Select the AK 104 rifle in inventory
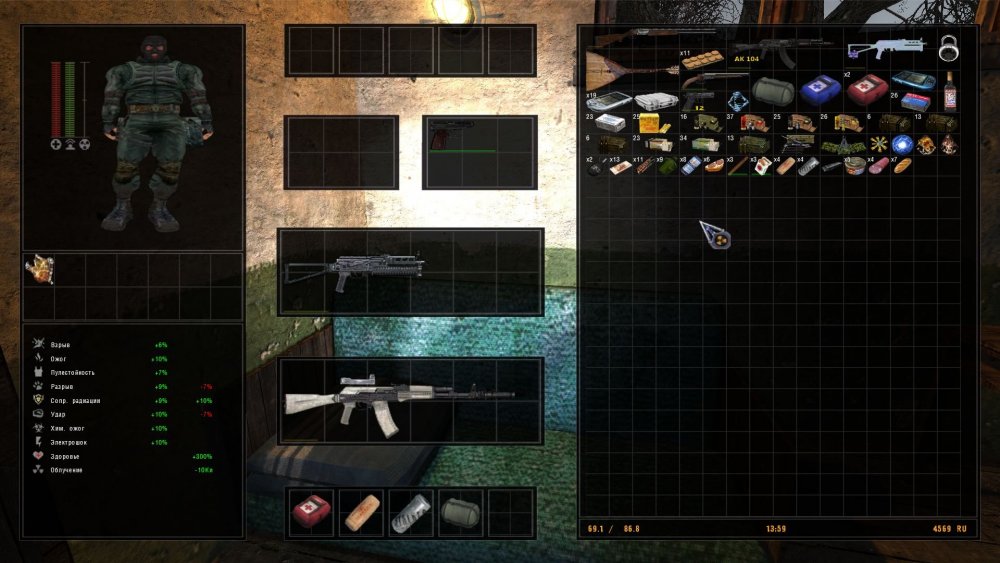 (781, 50)
